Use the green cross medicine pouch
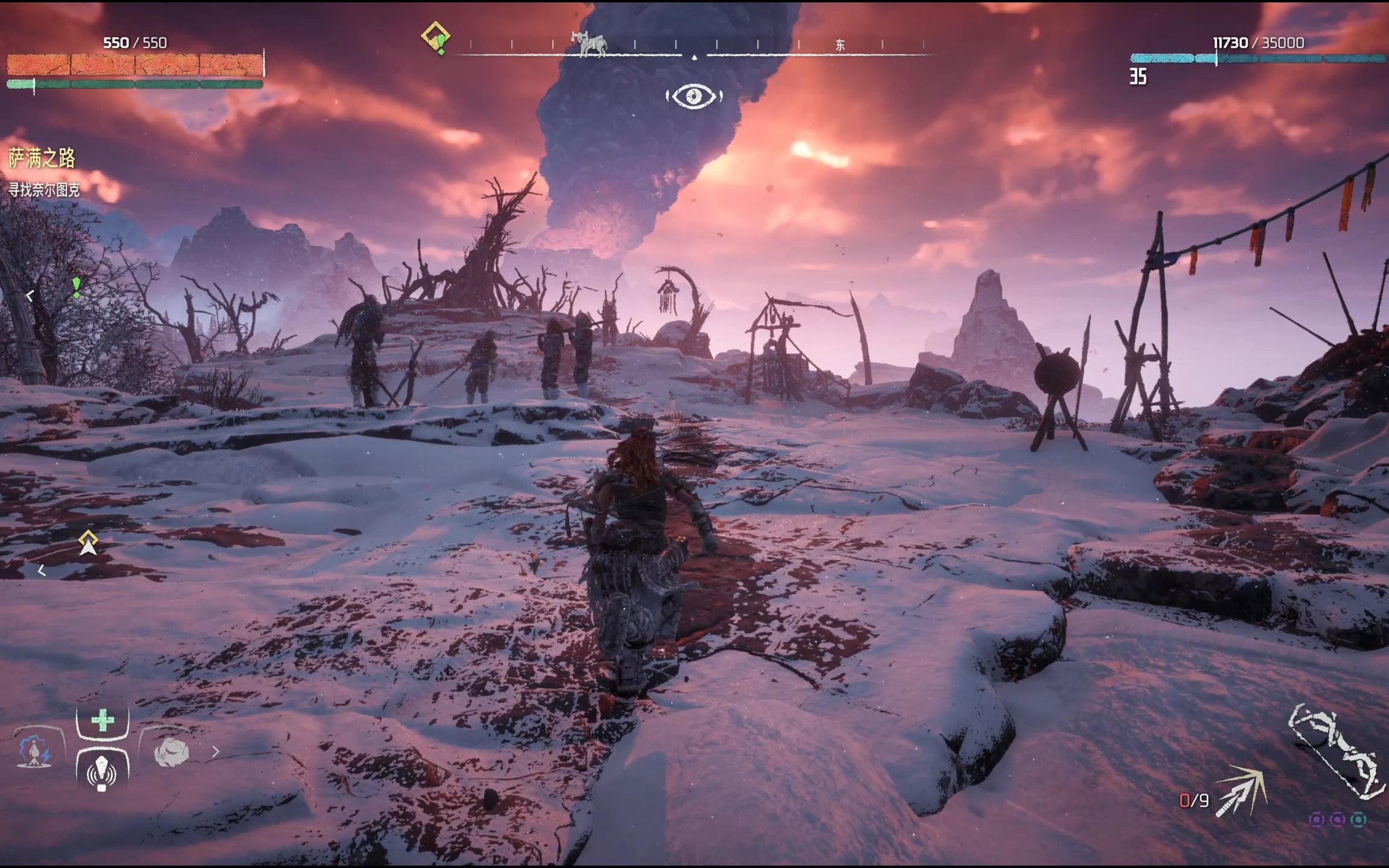The width and height of the screenshot is (1389, 868). click(102, 720)
